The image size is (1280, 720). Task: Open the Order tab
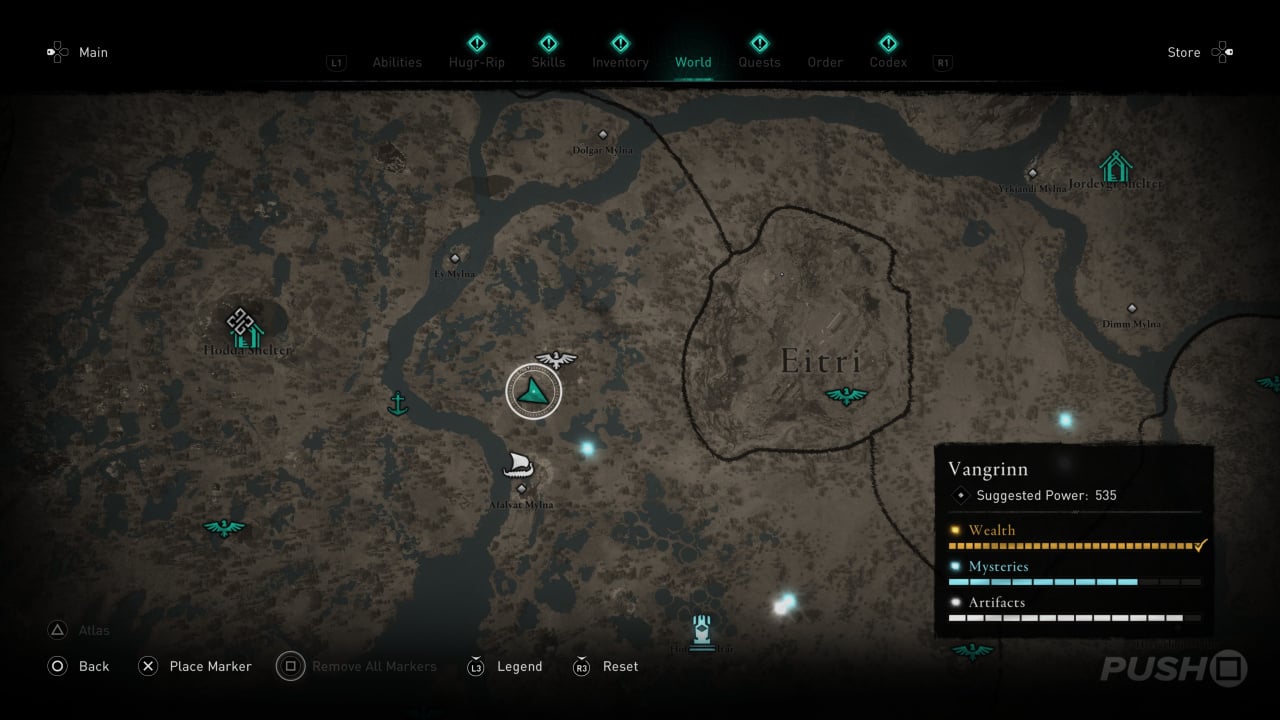[825, 62]
